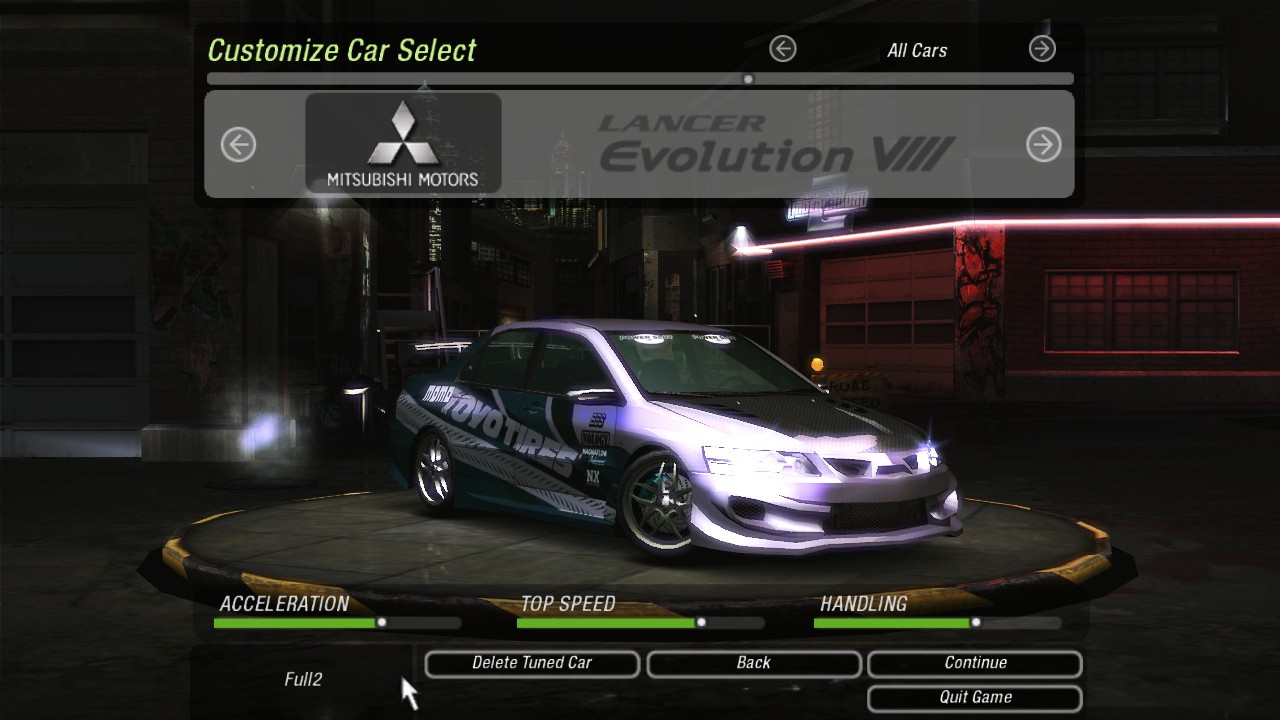Quit the game

click(x=975, y=698)
